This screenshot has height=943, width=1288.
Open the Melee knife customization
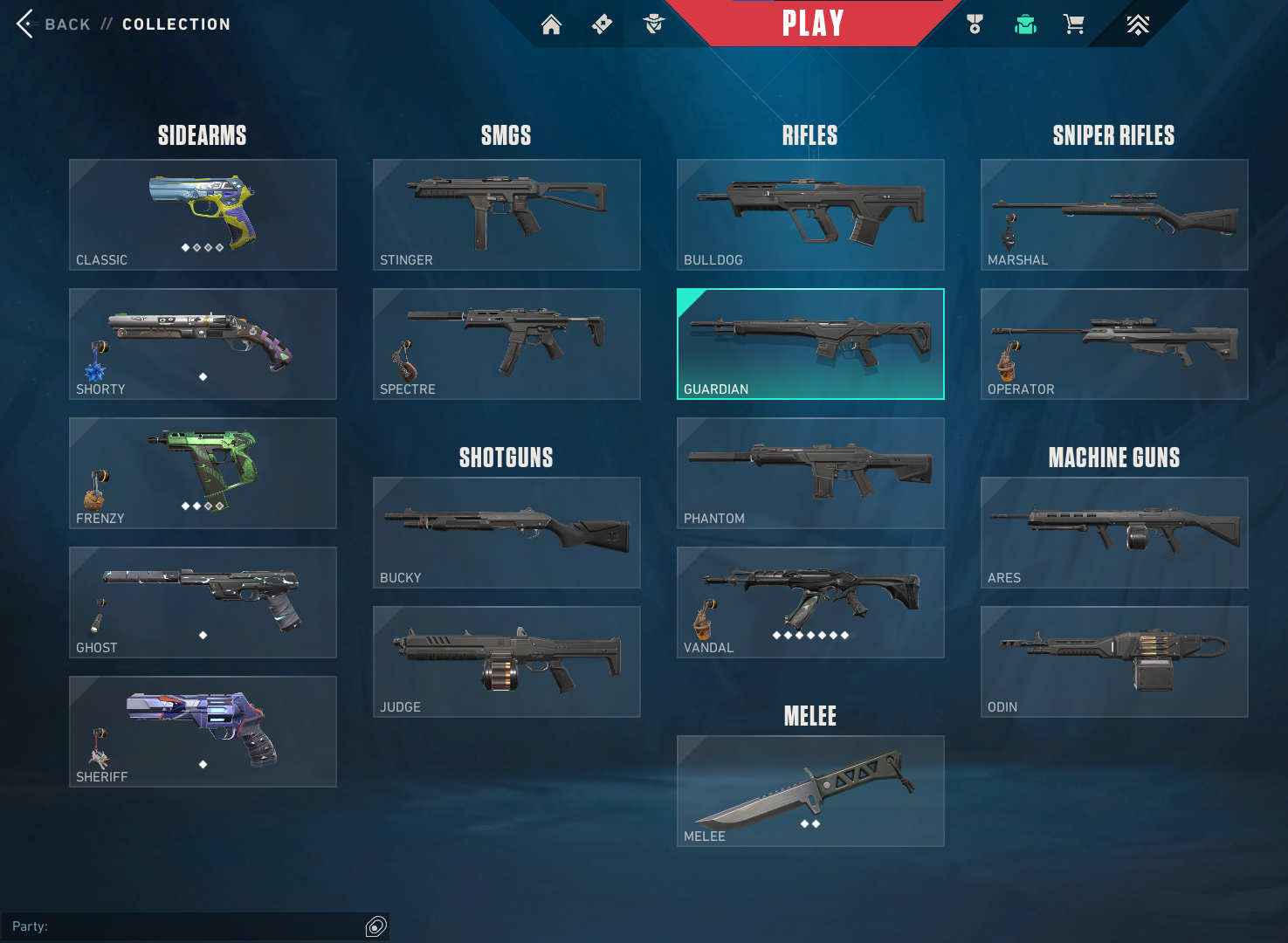point(809,790)
